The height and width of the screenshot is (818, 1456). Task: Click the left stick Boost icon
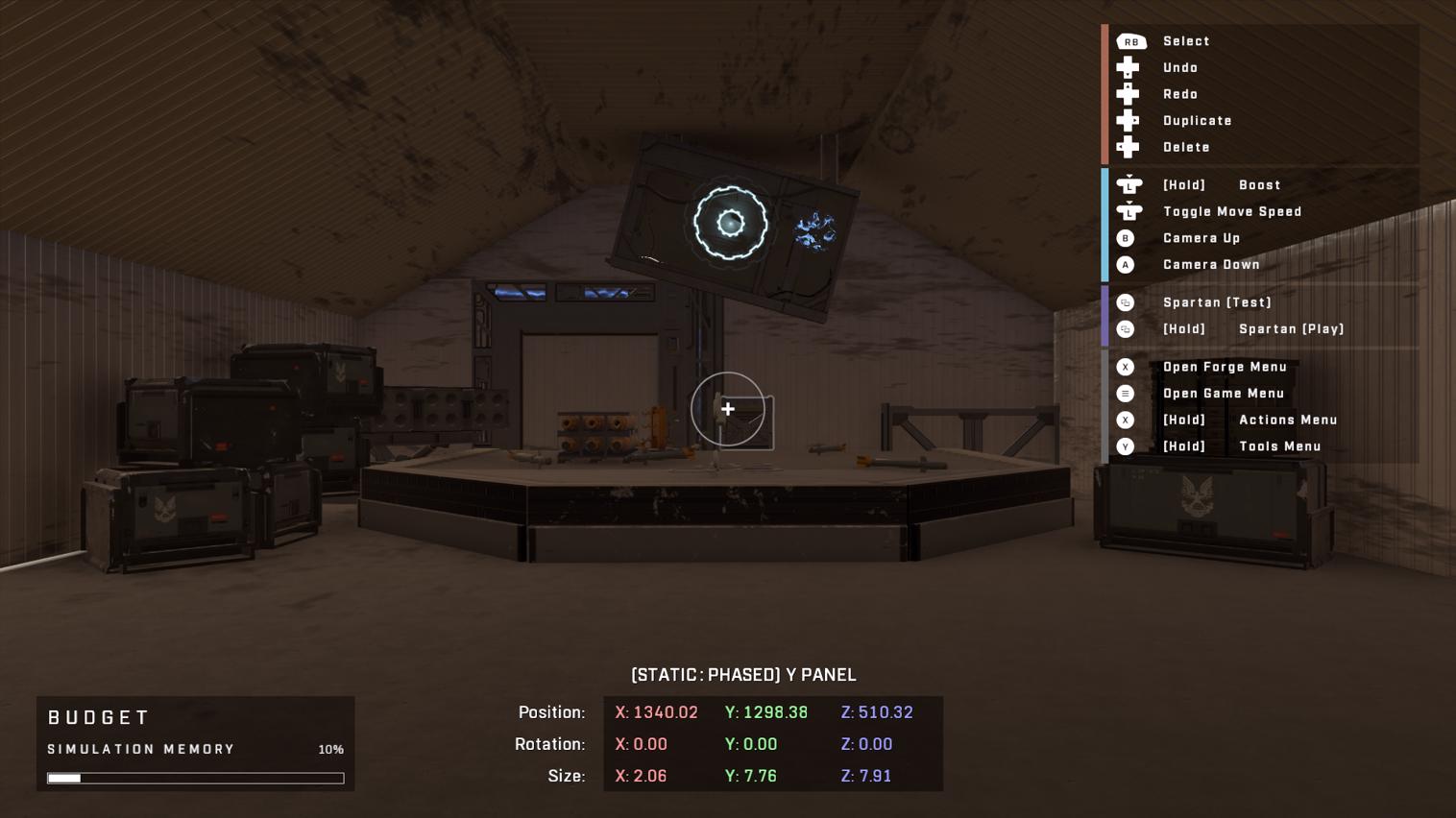pos(1129,184)
